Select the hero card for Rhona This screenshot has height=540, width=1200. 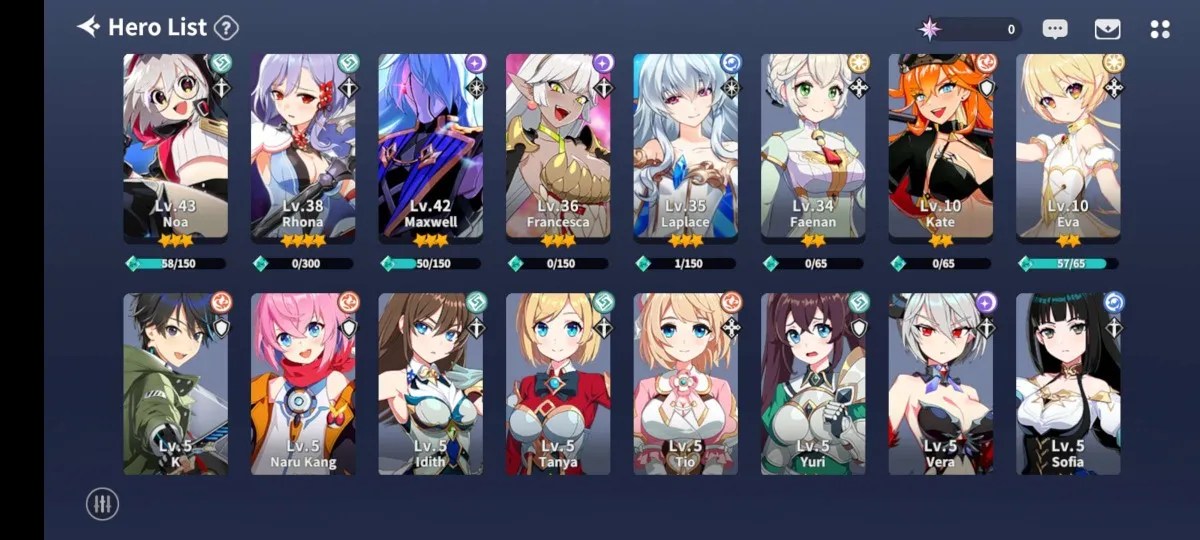303,145
